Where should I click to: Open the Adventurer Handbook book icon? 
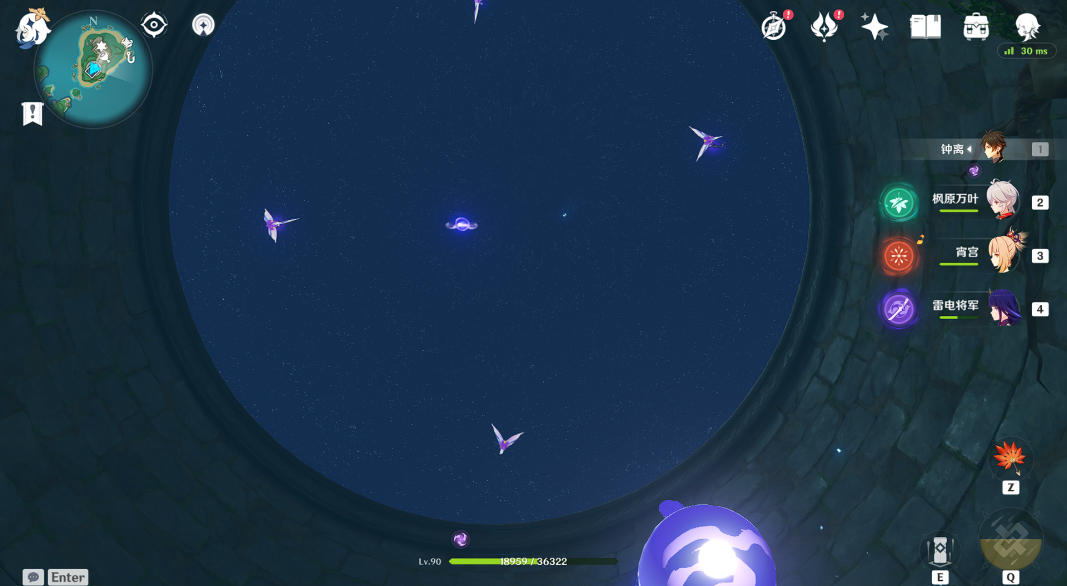tap(925, 27)
